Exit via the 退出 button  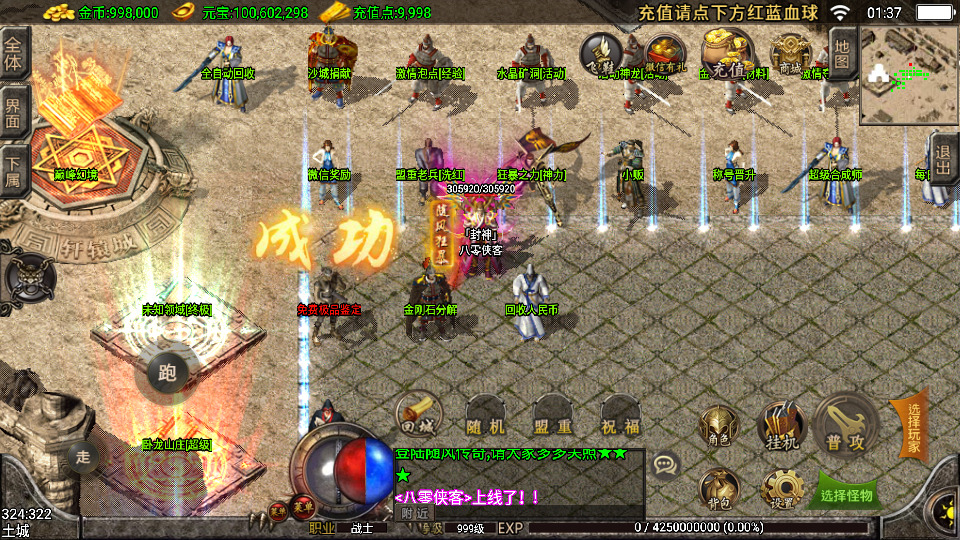point(942,159)
